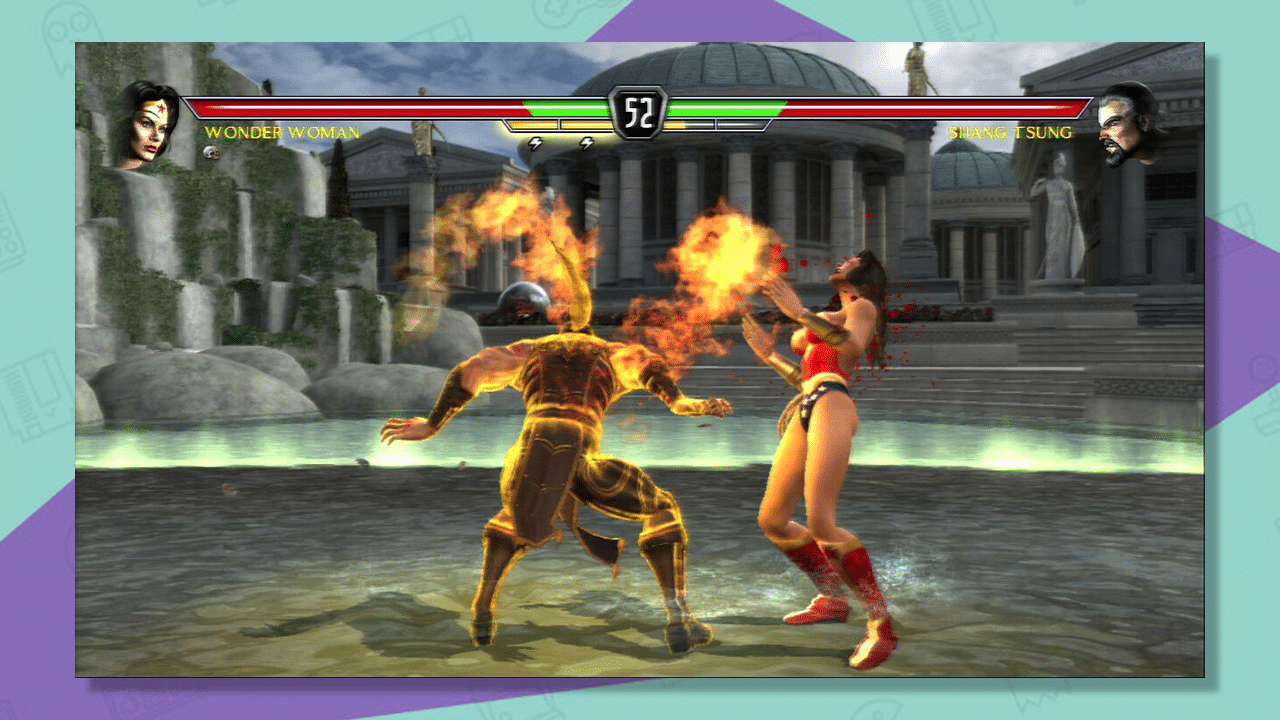Click the second lightning bolt on Wonder Woman's meter
The width and height of the screenshot is (1280, 720).
coord(587,144)
